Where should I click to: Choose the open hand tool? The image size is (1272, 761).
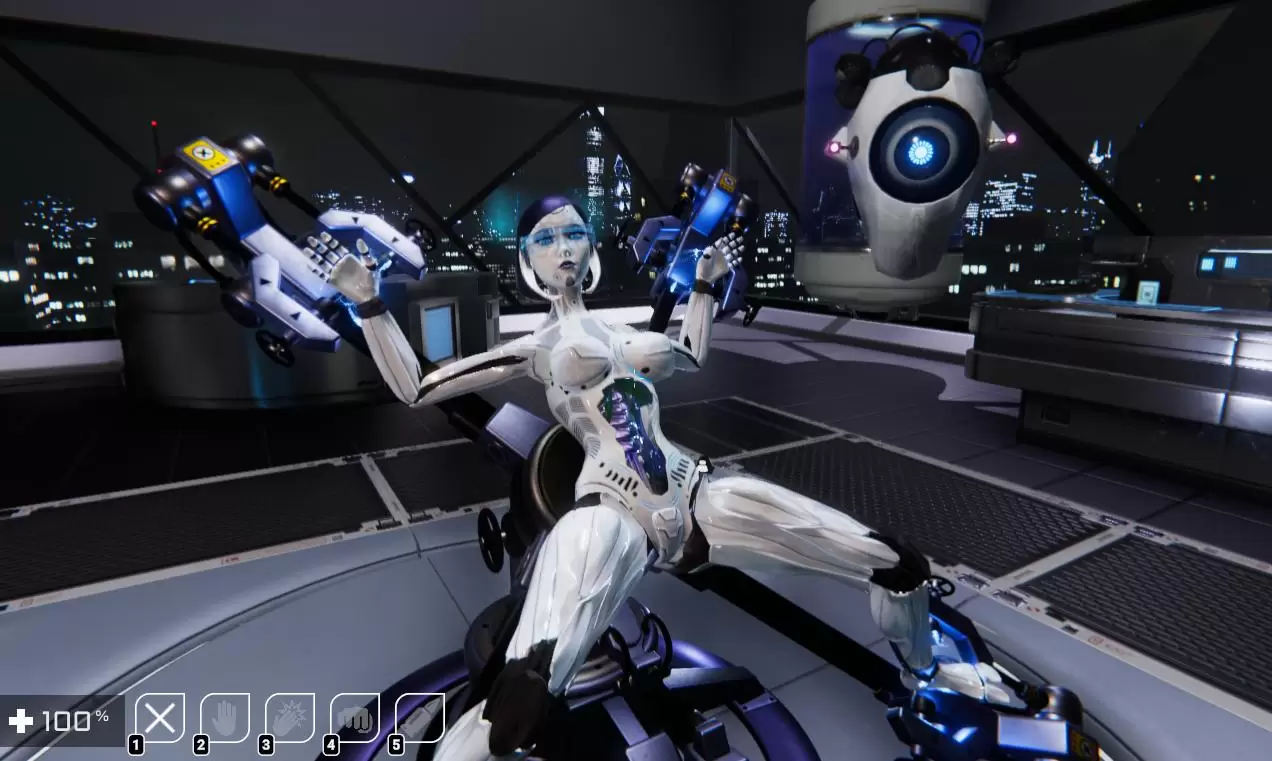click(225, 718)
